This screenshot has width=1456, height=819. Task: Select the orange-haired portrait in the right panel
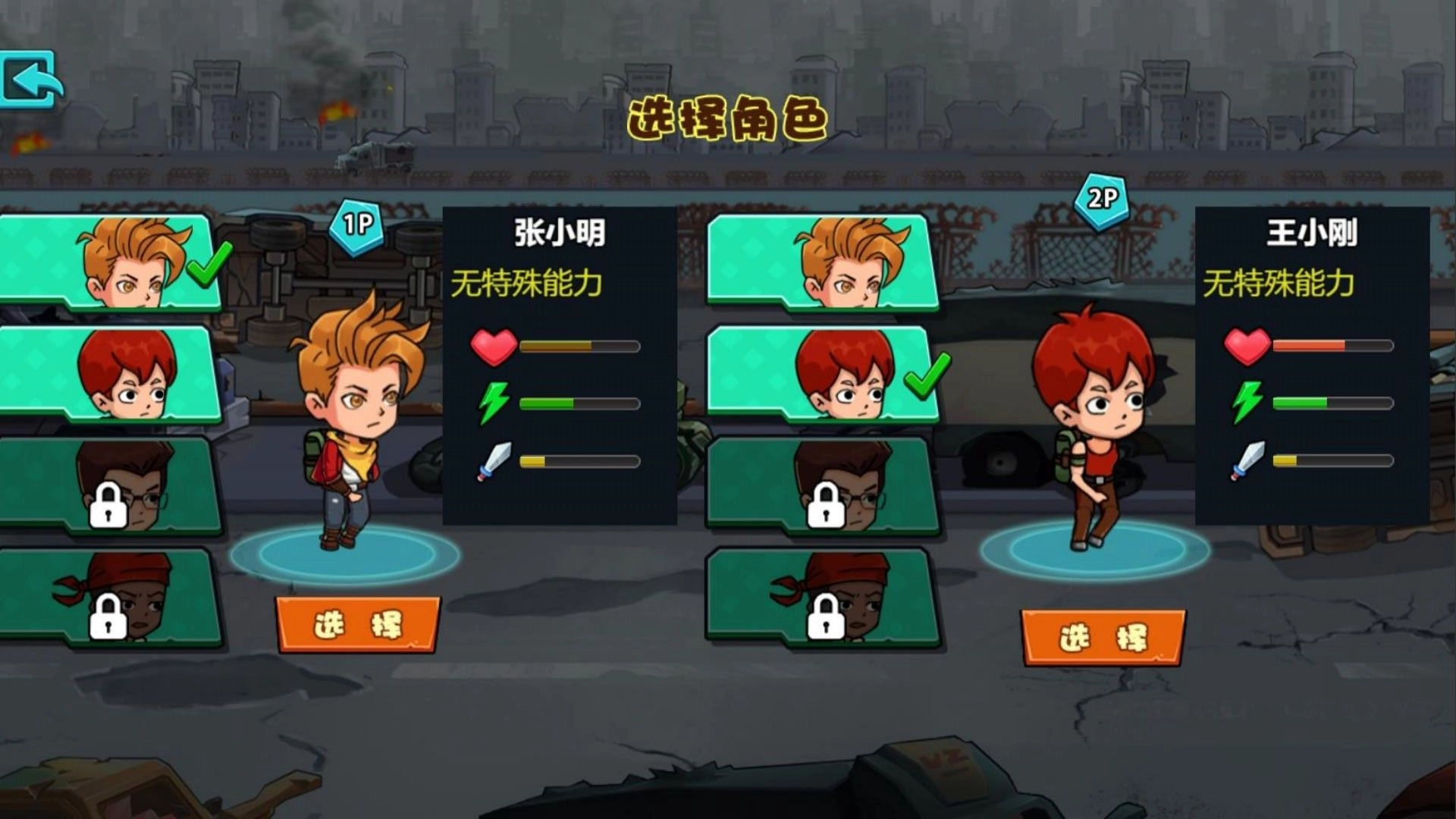[827, 262]
